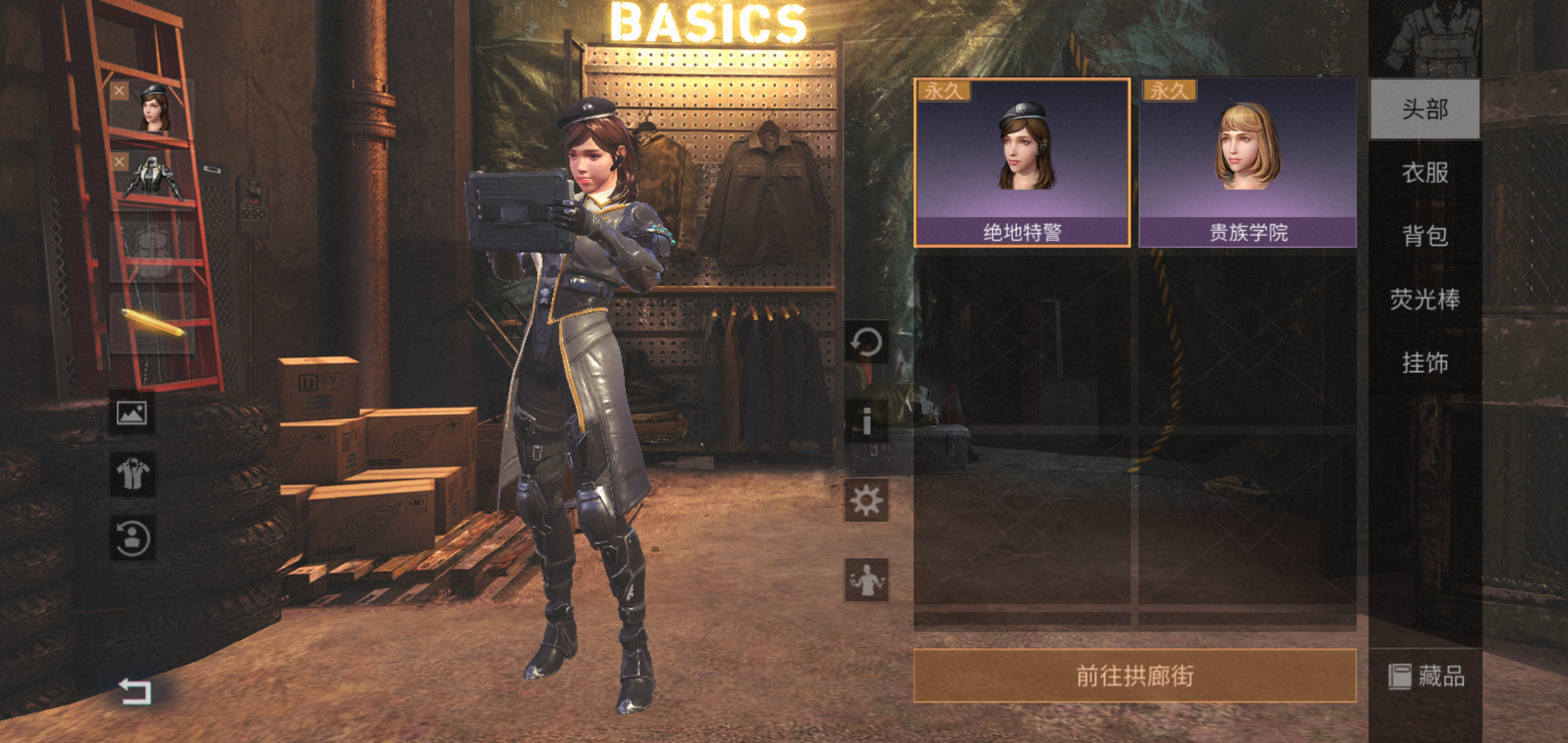The image size is (1568, 743).
Task: Switch to the 背包 backpack tab
Action: (1425, 236)
